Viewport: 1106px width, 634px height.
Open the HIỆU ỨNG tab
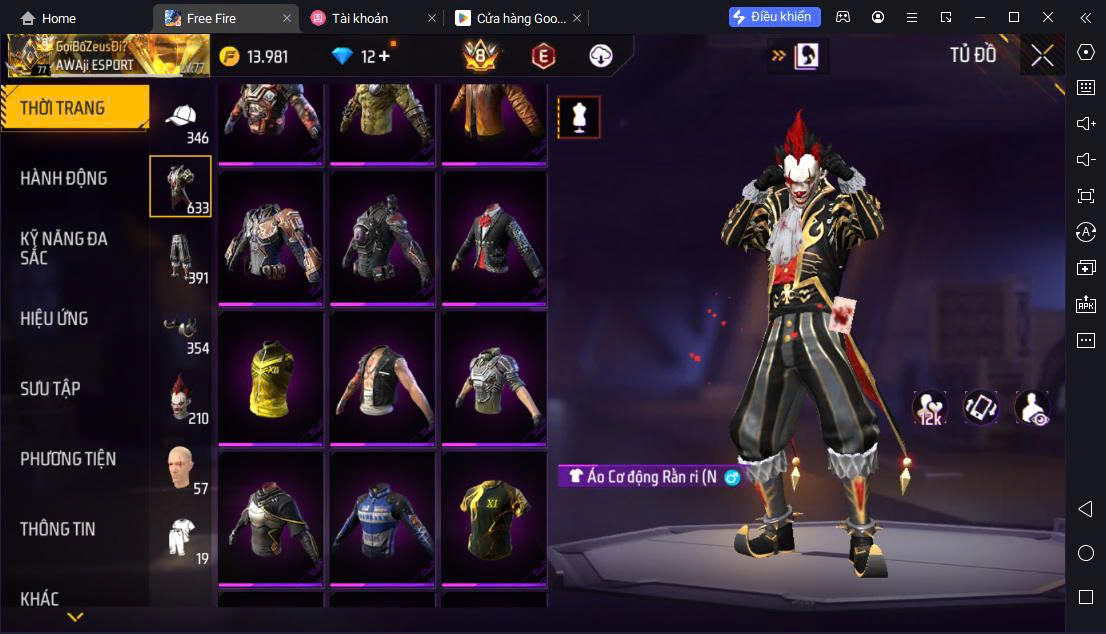[55, 318]
